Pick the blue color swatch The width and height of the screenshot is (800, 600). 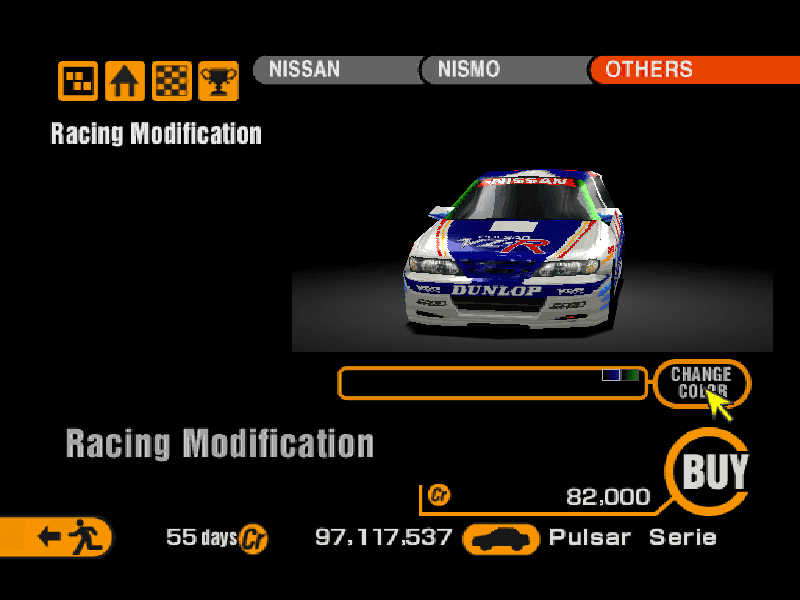pyautogui.click(x=611, y=375)
